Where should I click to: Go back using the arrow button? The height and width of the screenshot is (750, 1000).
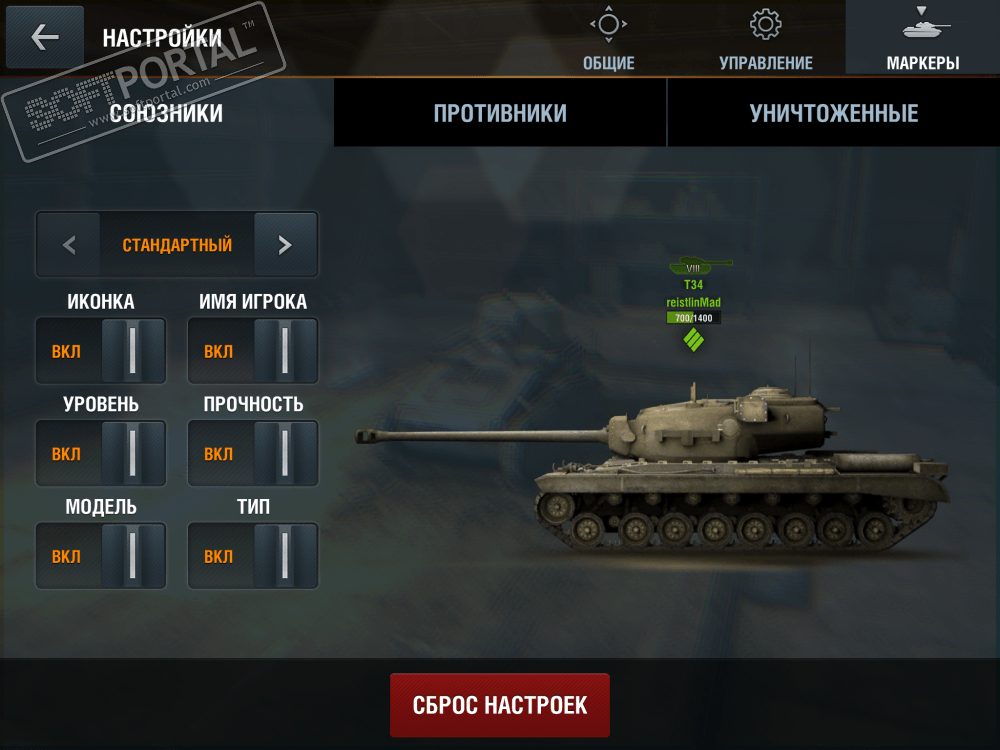45,37
